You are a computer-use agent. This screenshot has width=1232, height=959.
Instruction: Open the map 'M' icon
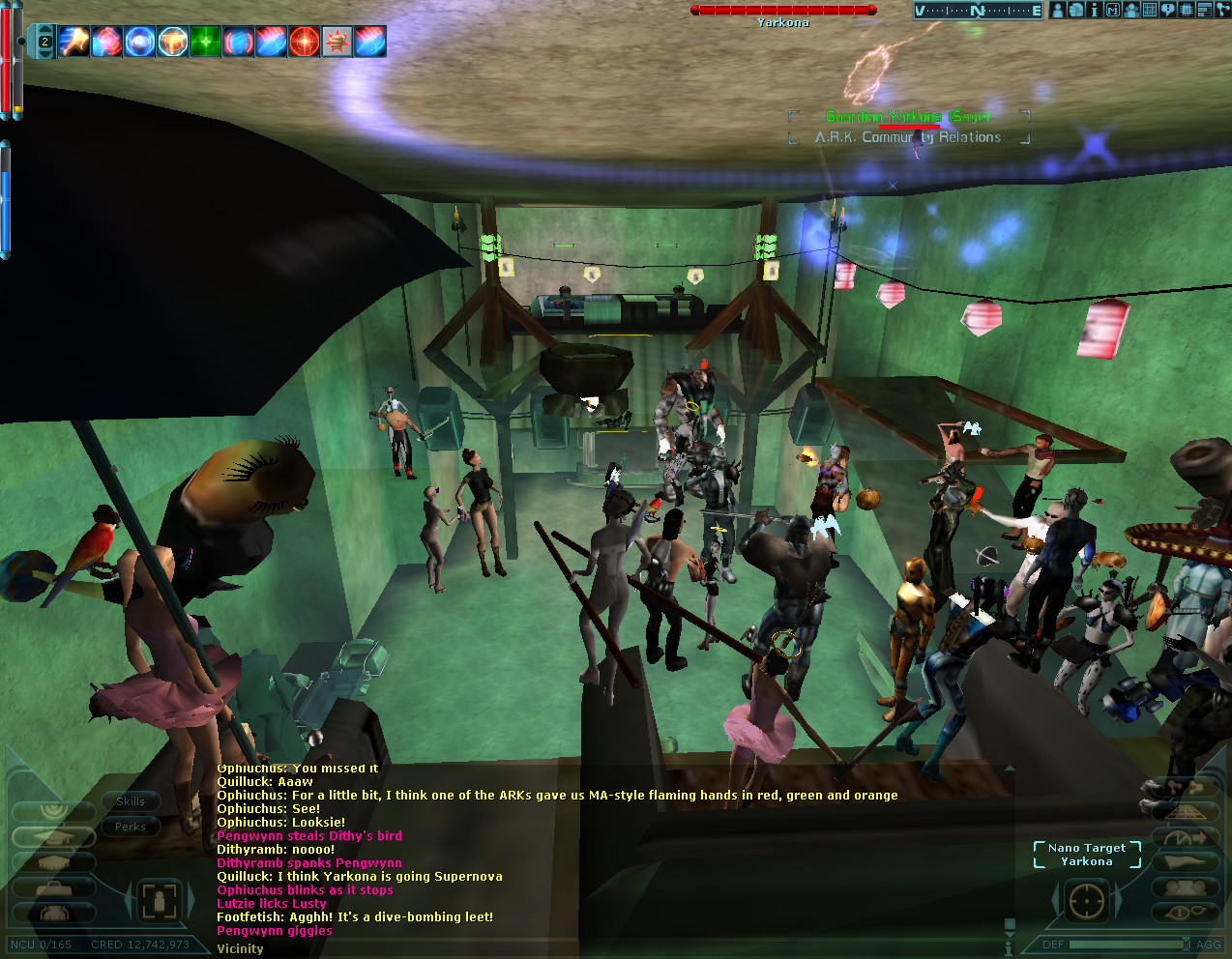[x=1112, y=10]
